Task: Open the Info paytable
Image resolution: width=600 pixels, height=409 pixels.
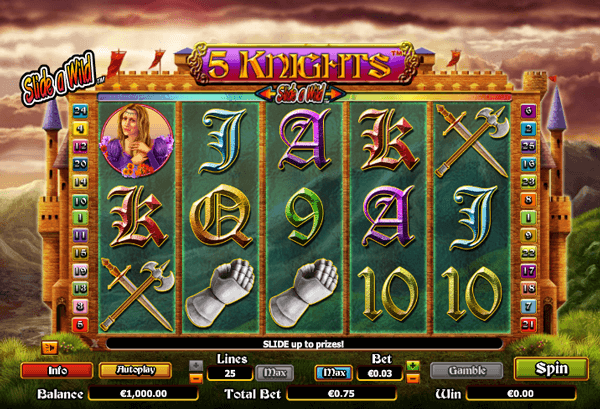Action: click(56, 369)
